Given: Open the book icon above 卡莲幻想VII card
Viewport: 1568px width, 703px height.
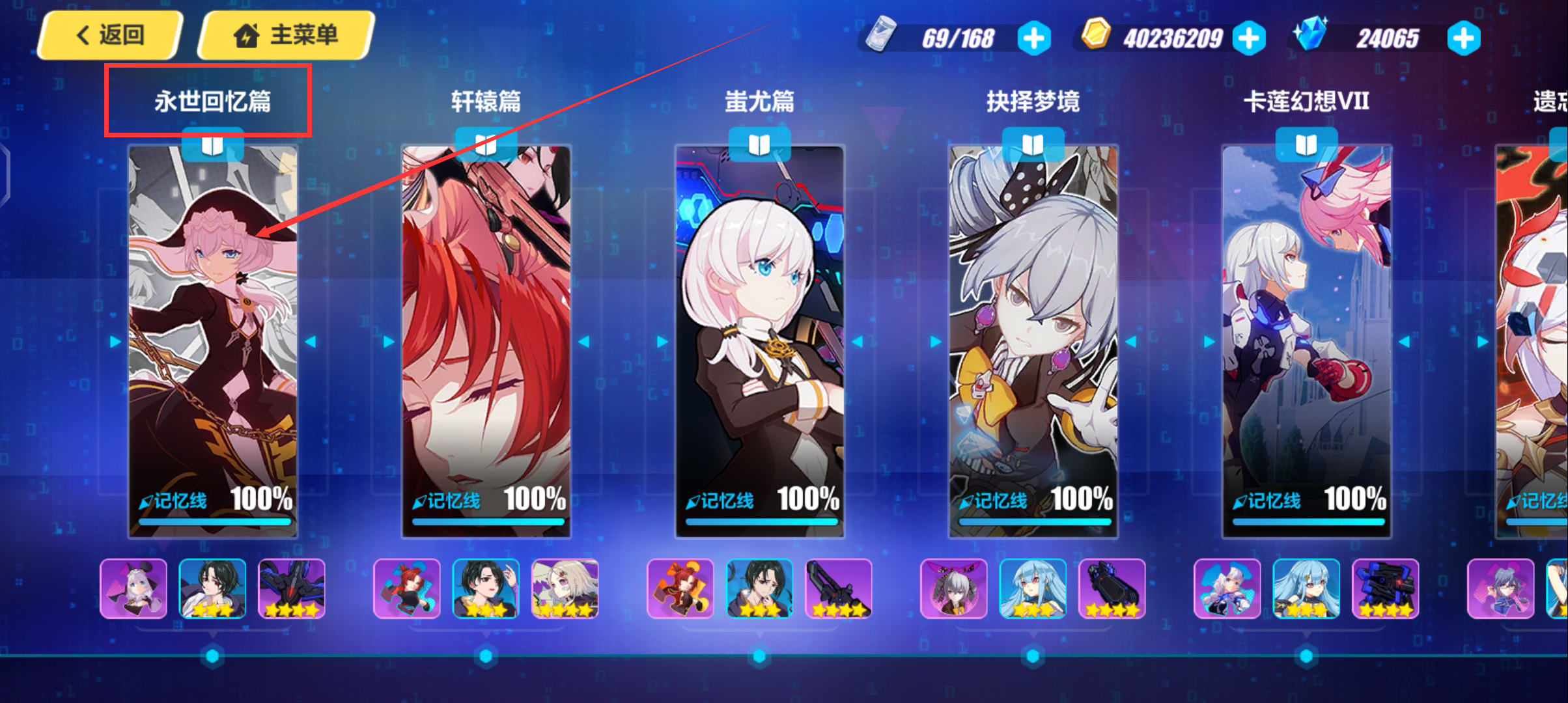Looking at the screenshot, I should (1306, 145).
